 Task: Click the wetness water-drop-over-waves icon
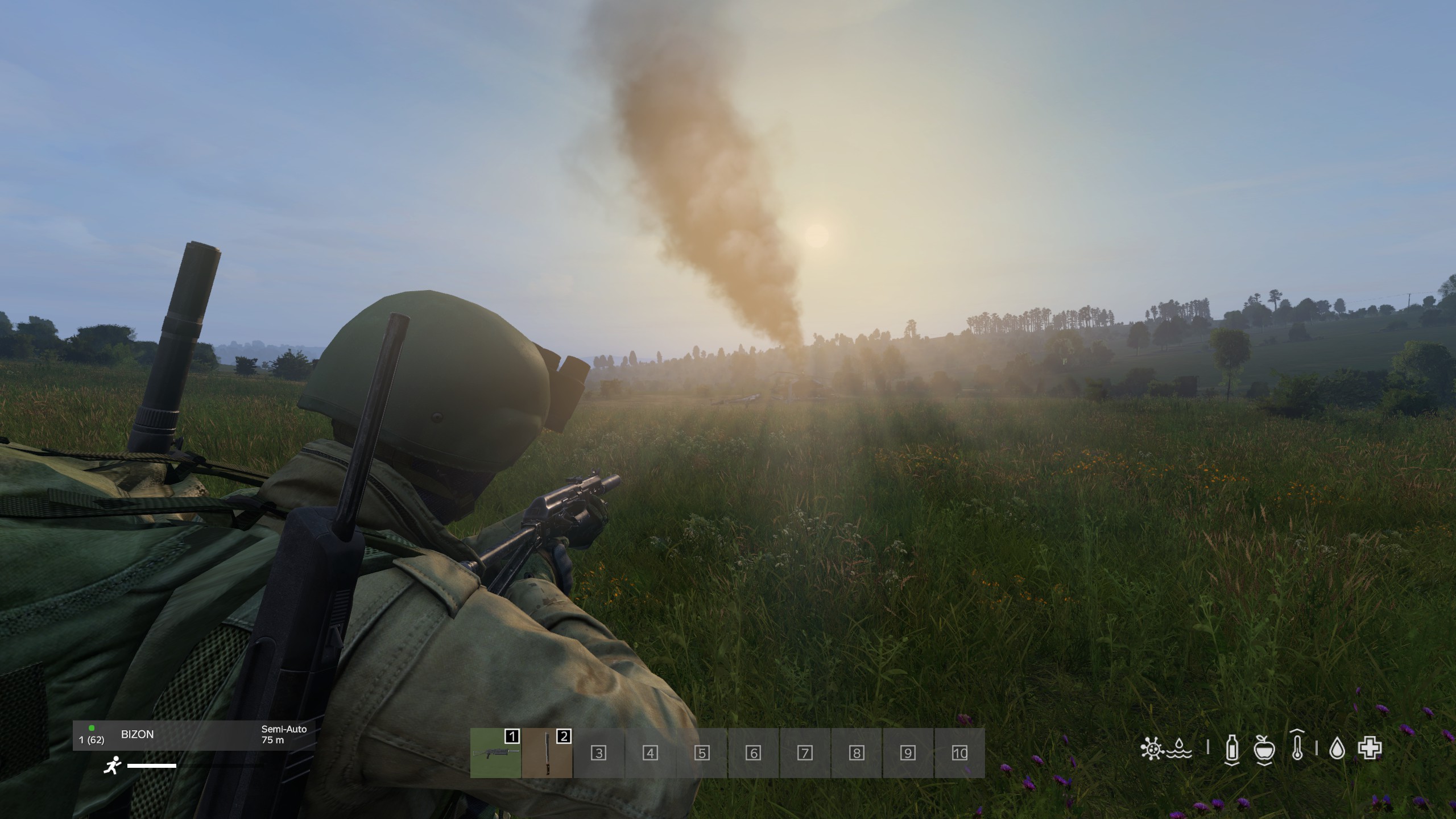(1180, 748)
